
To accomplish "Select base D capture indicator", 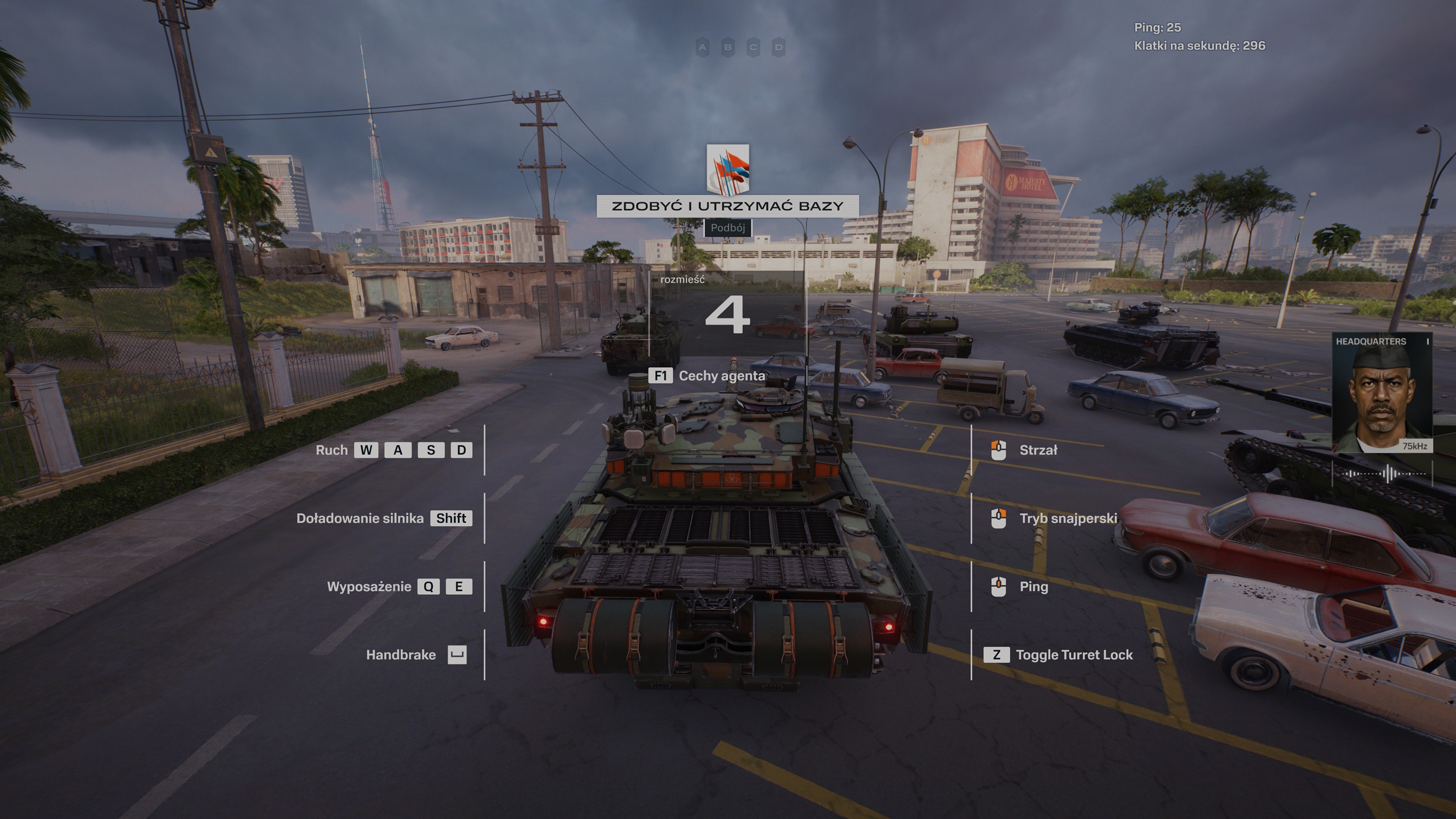I will [x=779, y=48].
